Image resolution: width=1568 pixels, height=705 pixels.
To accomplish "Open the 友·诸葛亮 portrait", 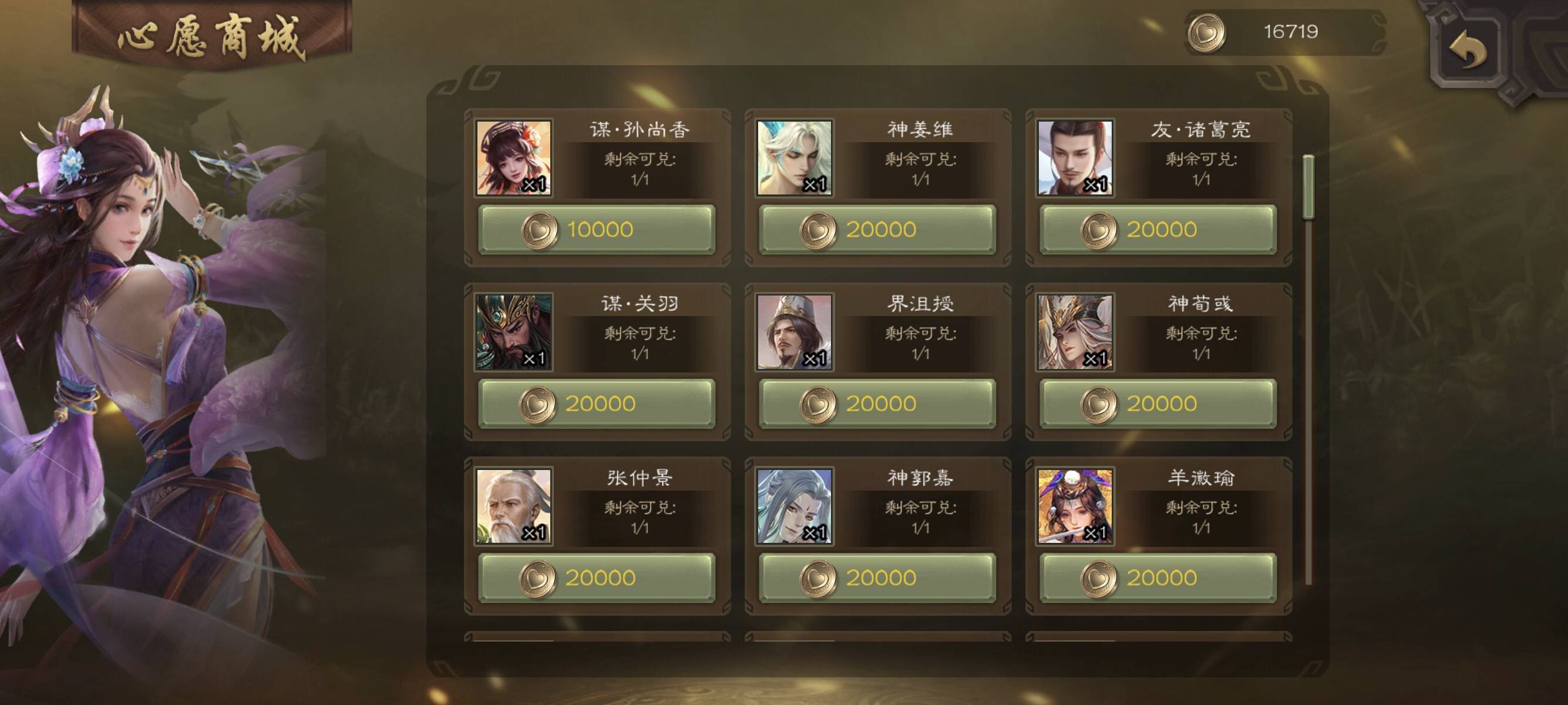I will pyautogui.click(x=1075, y=157).
